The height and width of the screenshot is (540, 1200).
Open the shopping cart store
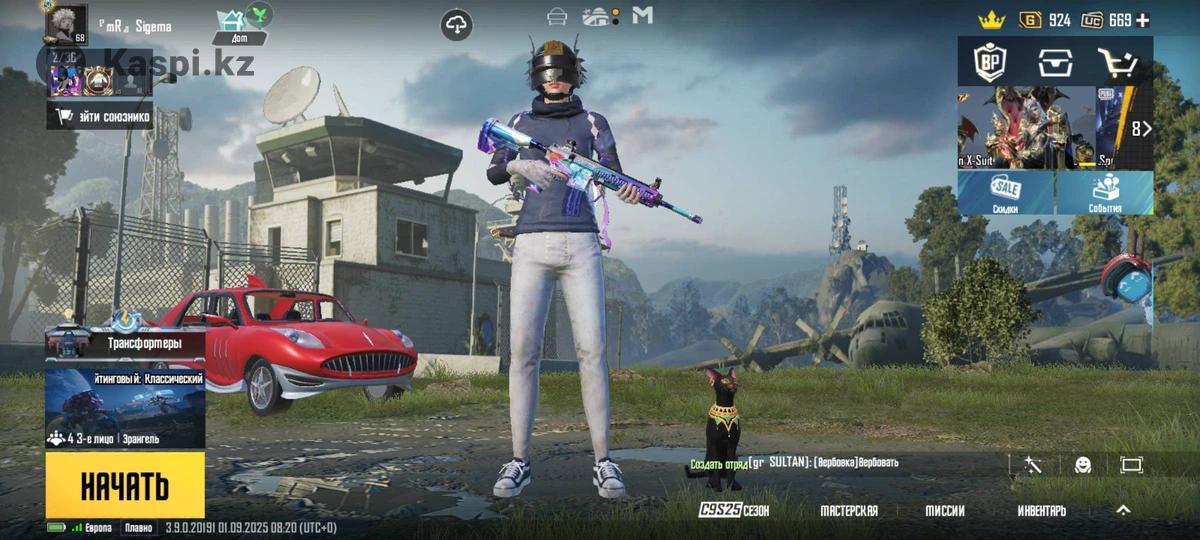pyautogui.click(x=1118, y=63)
